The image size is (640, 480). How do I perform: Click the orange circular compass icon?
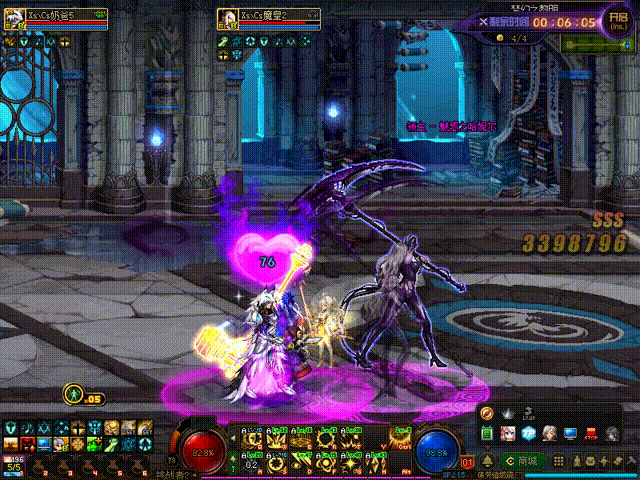(487, 414)
